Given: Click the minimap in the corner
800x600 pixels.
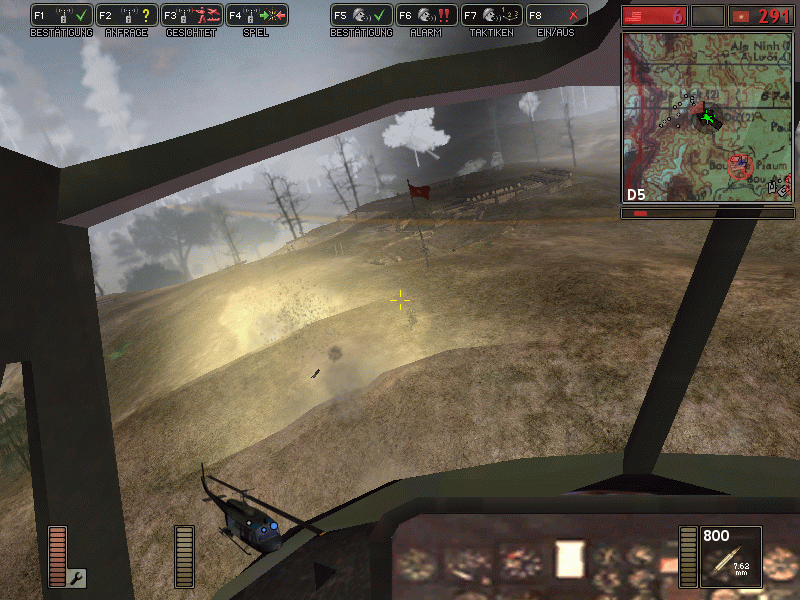Looking at the screenshot, I should [707, 116].
